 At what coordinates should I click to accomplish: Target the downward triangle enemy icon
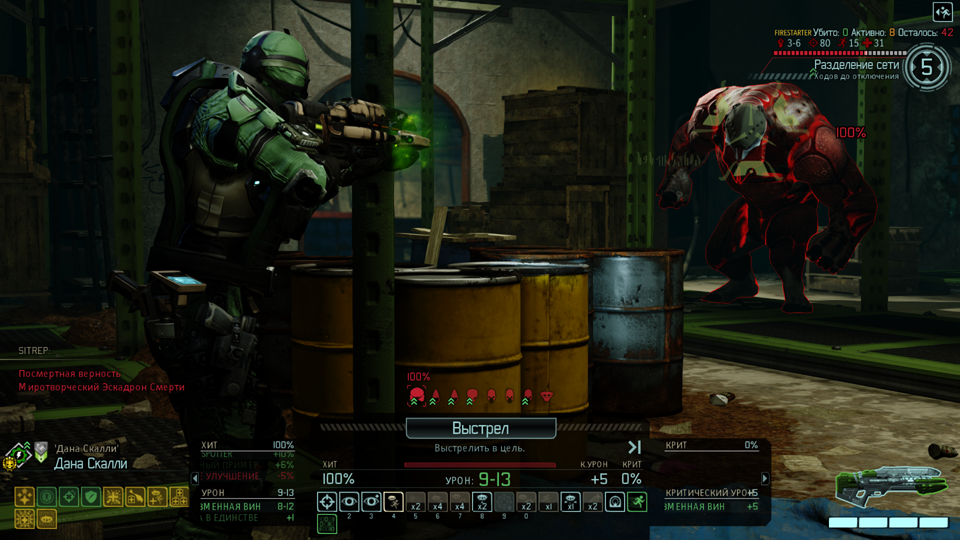547,398
